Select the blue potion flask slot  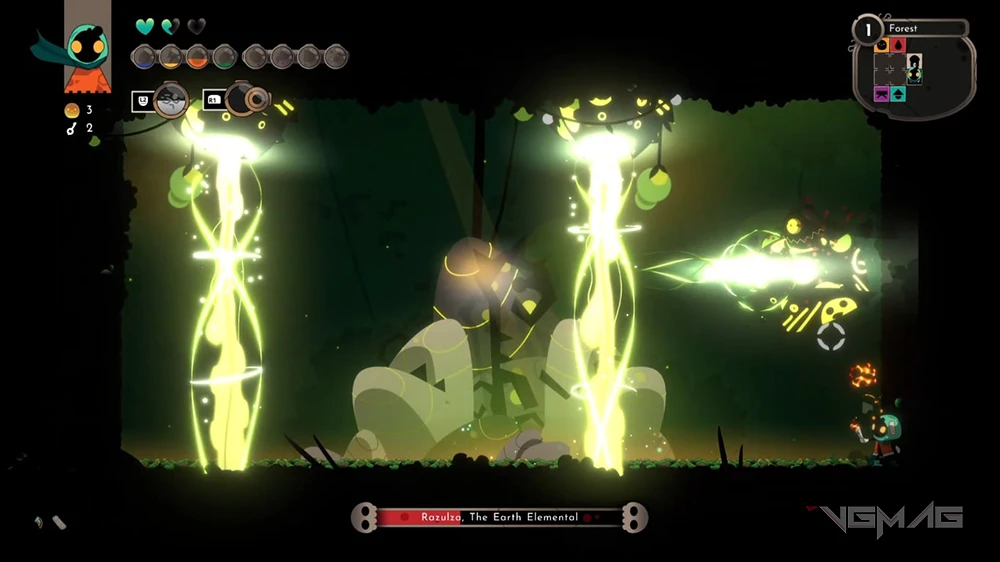click(145, 57)
